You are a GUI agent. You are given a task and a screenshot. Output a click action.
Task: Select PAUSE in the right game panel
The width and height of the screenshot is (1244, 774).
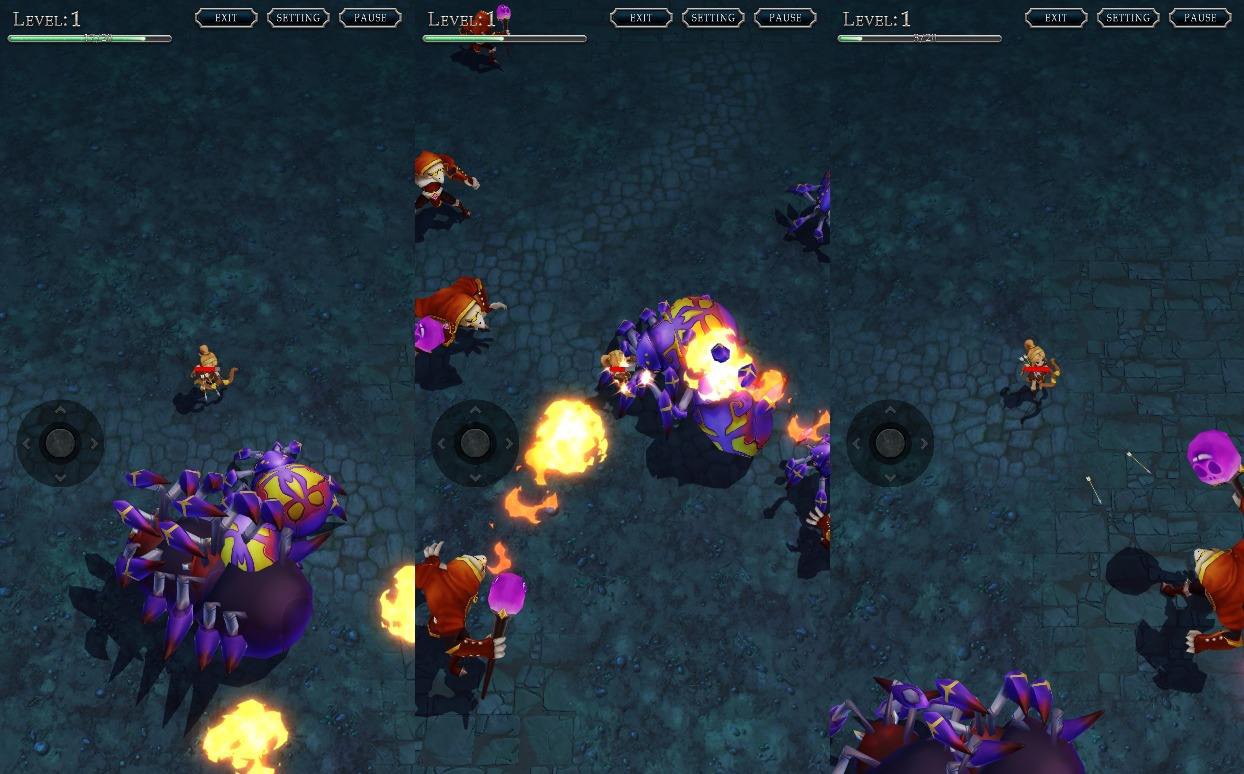point(1200,18)
